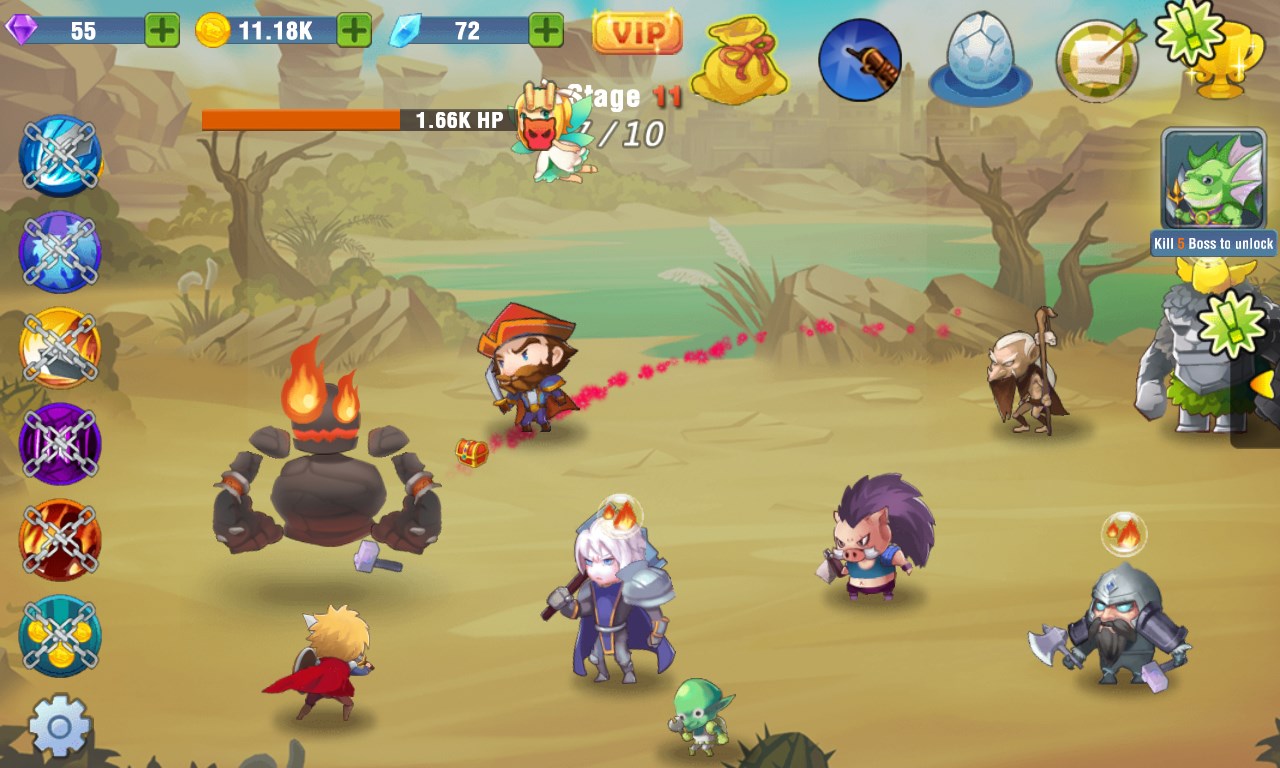
Task: Activate the blue crossed-swords skill
Action: (60, 155)
